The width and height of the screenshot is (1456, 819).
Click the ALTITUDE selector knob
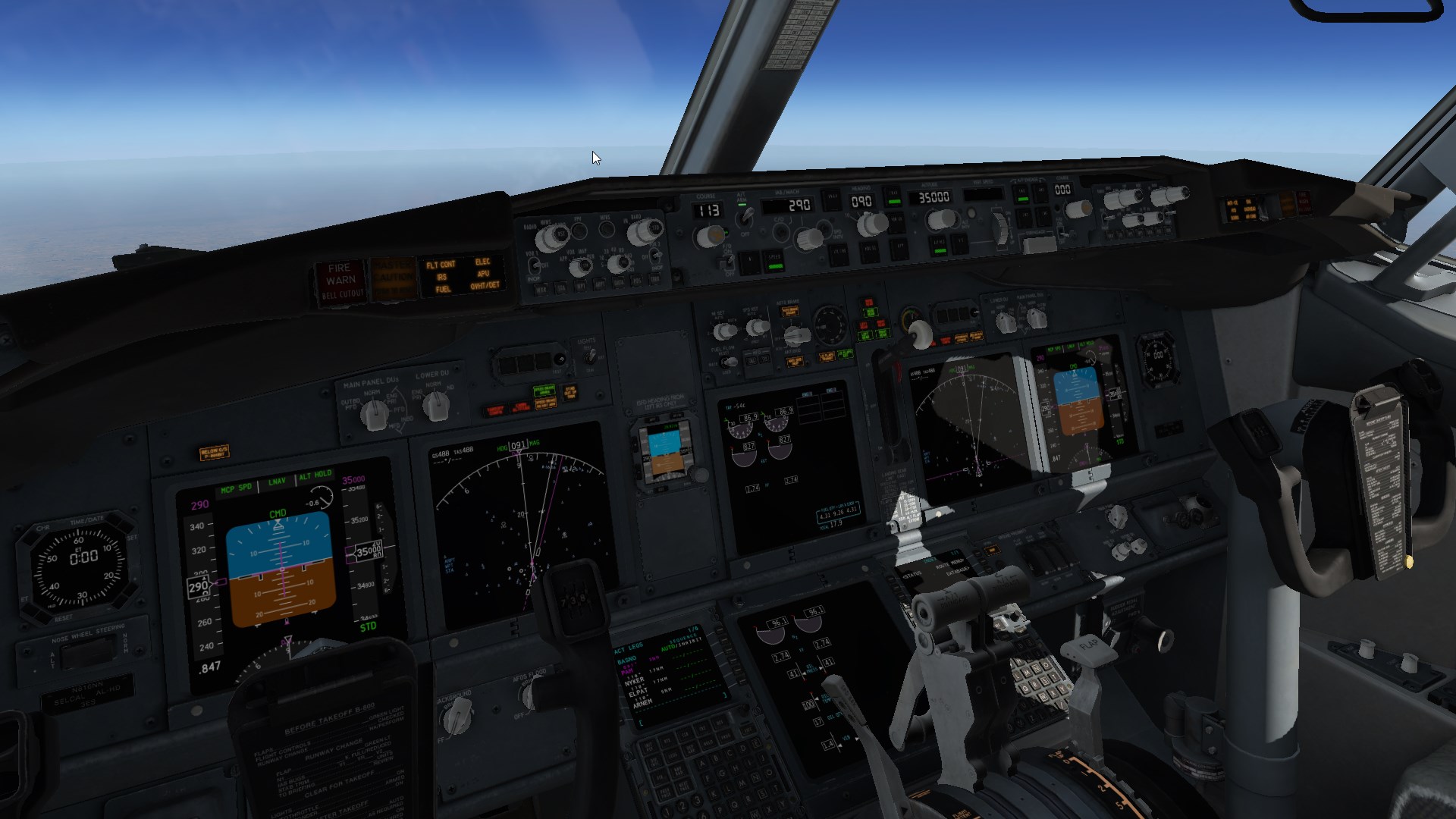click(x=941, y=220)
